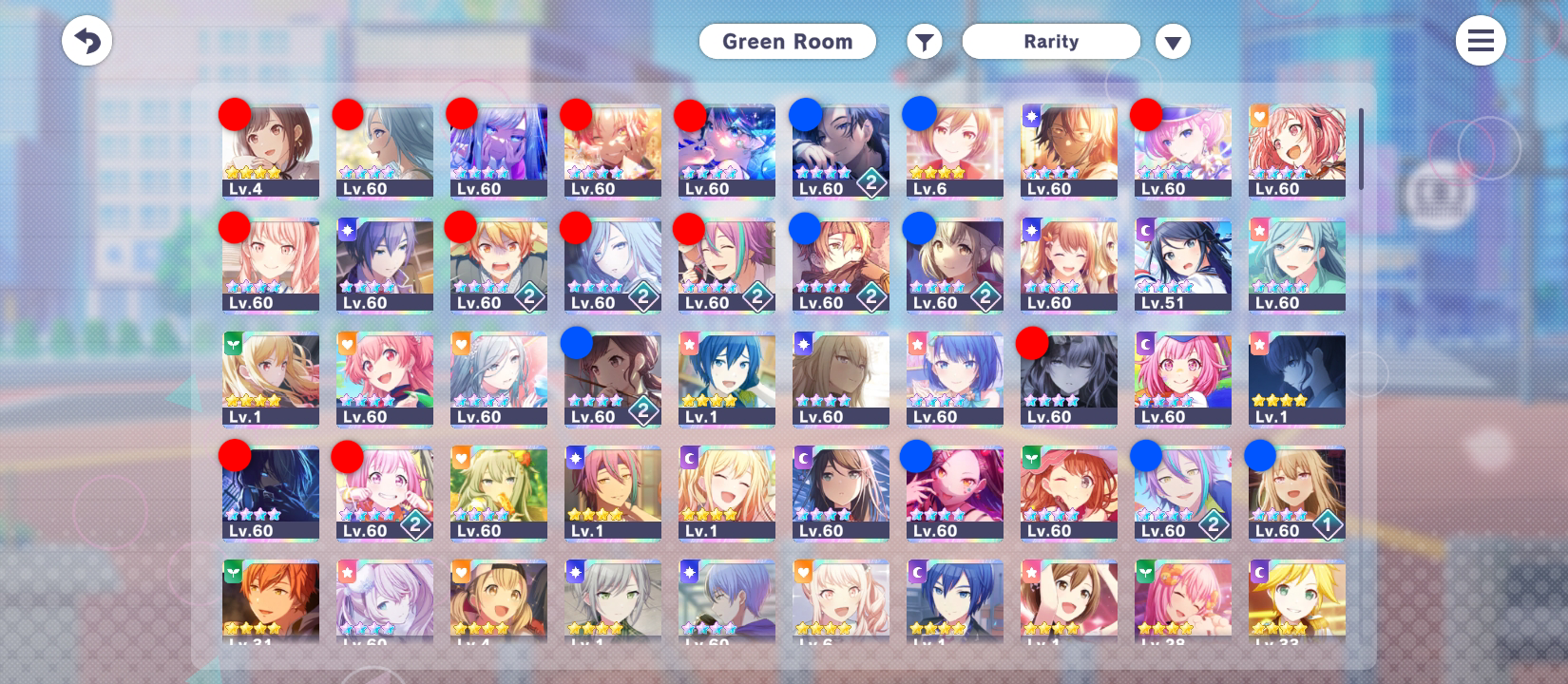Tap the back arrow icon

[86, 41]
